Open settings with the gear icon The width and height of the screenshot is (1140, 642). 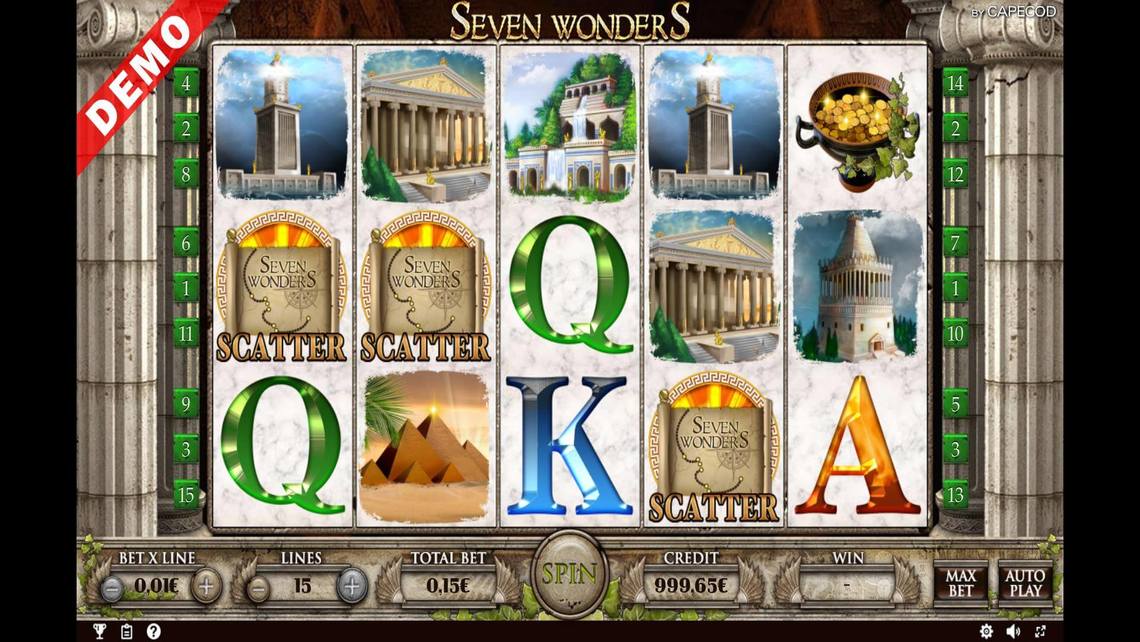pos(986,631)
